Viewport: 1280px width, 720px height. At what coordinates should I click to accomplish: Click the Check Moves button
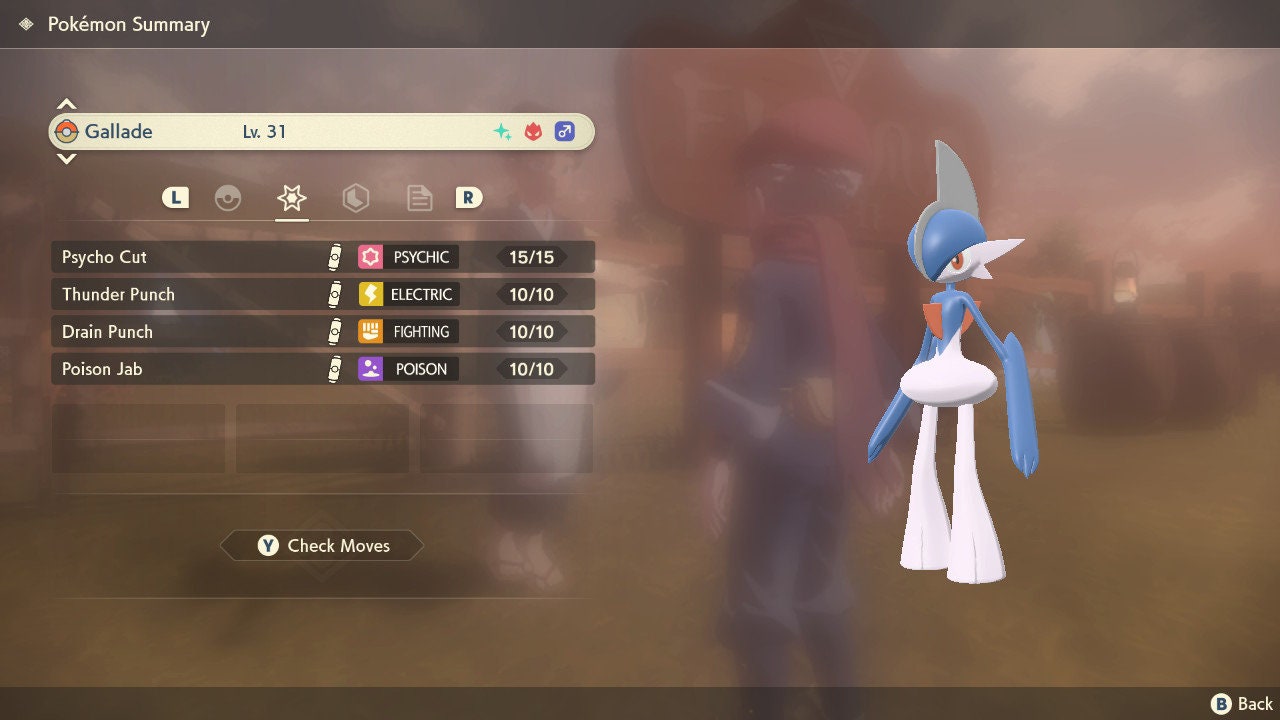point(321,545)
